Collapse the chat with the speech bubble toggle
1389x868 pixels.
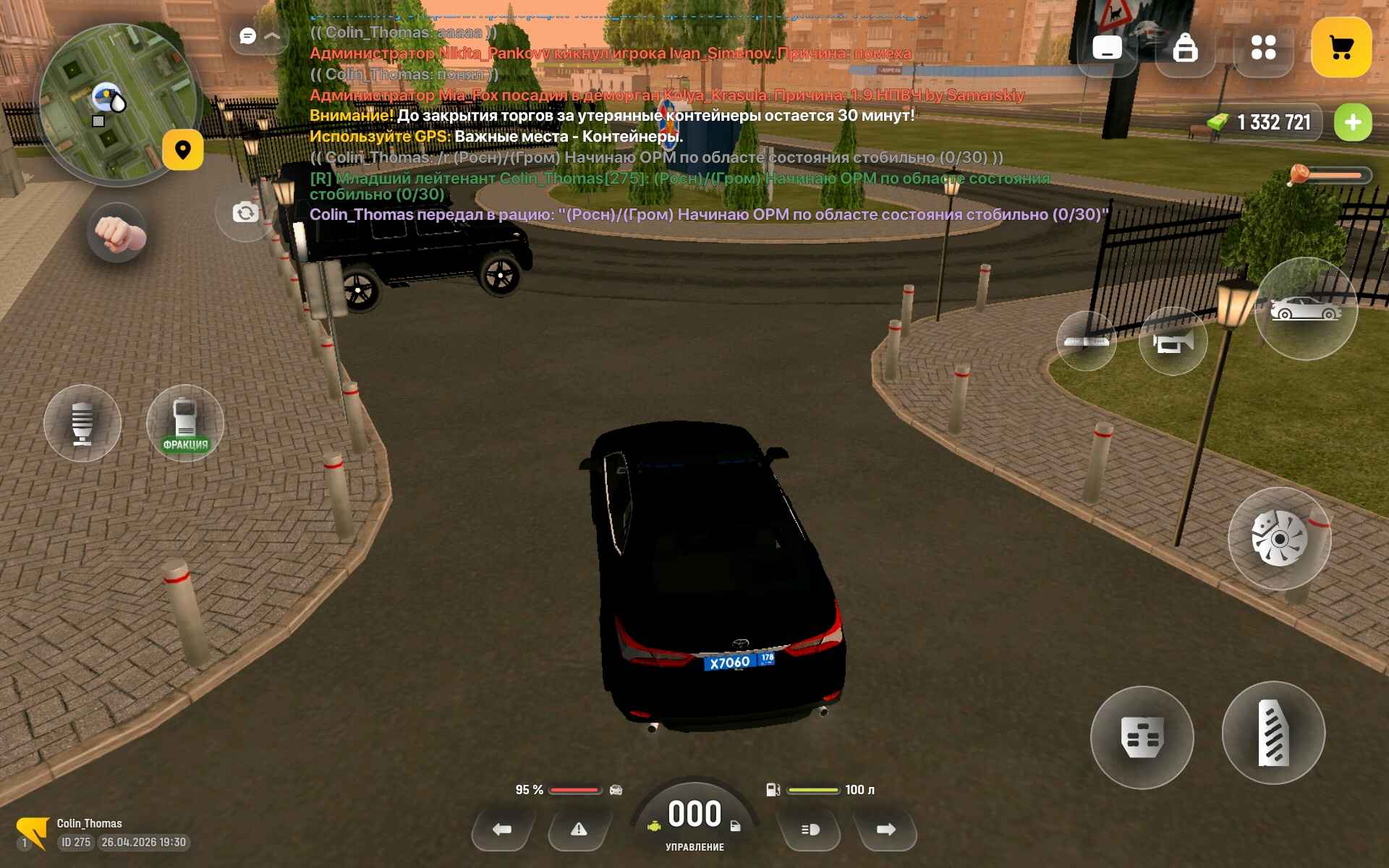click(258, 35)
